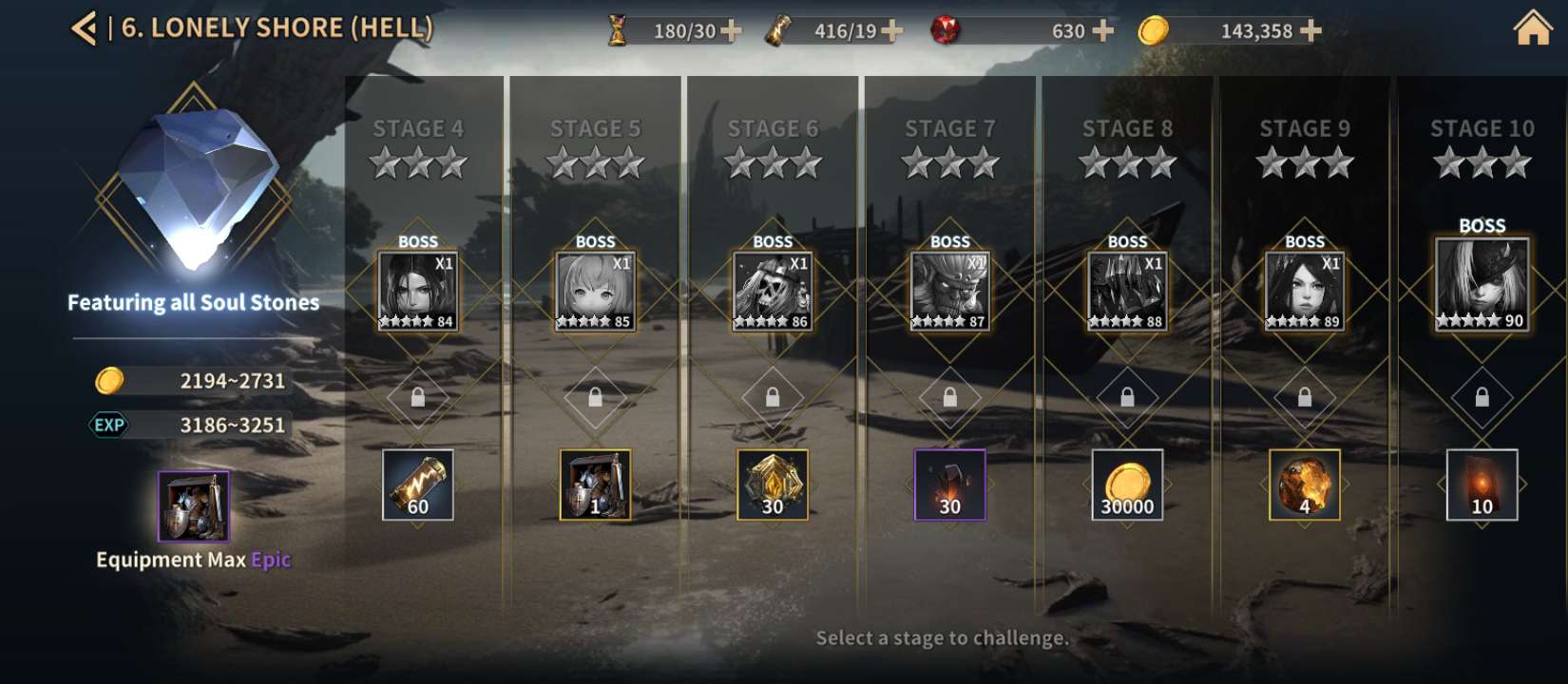Open the Stage 10 level 90 boss

click(1482, 284)
